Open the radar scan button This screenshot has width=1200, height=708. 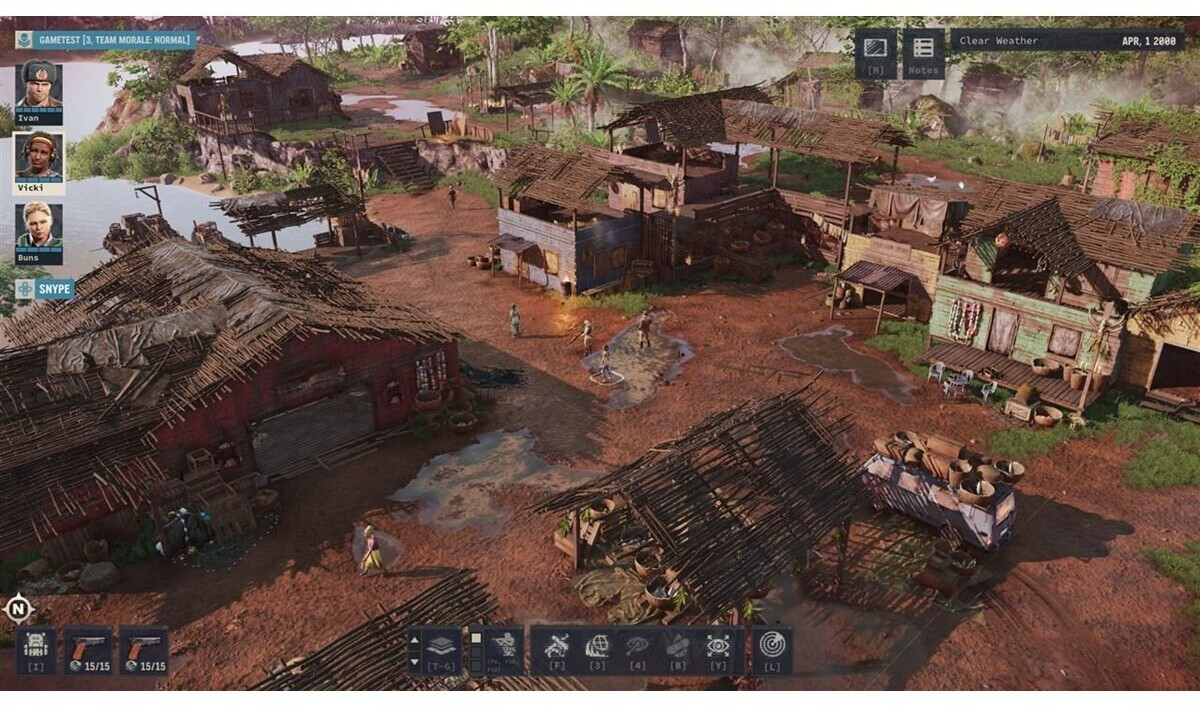point(772,648)
